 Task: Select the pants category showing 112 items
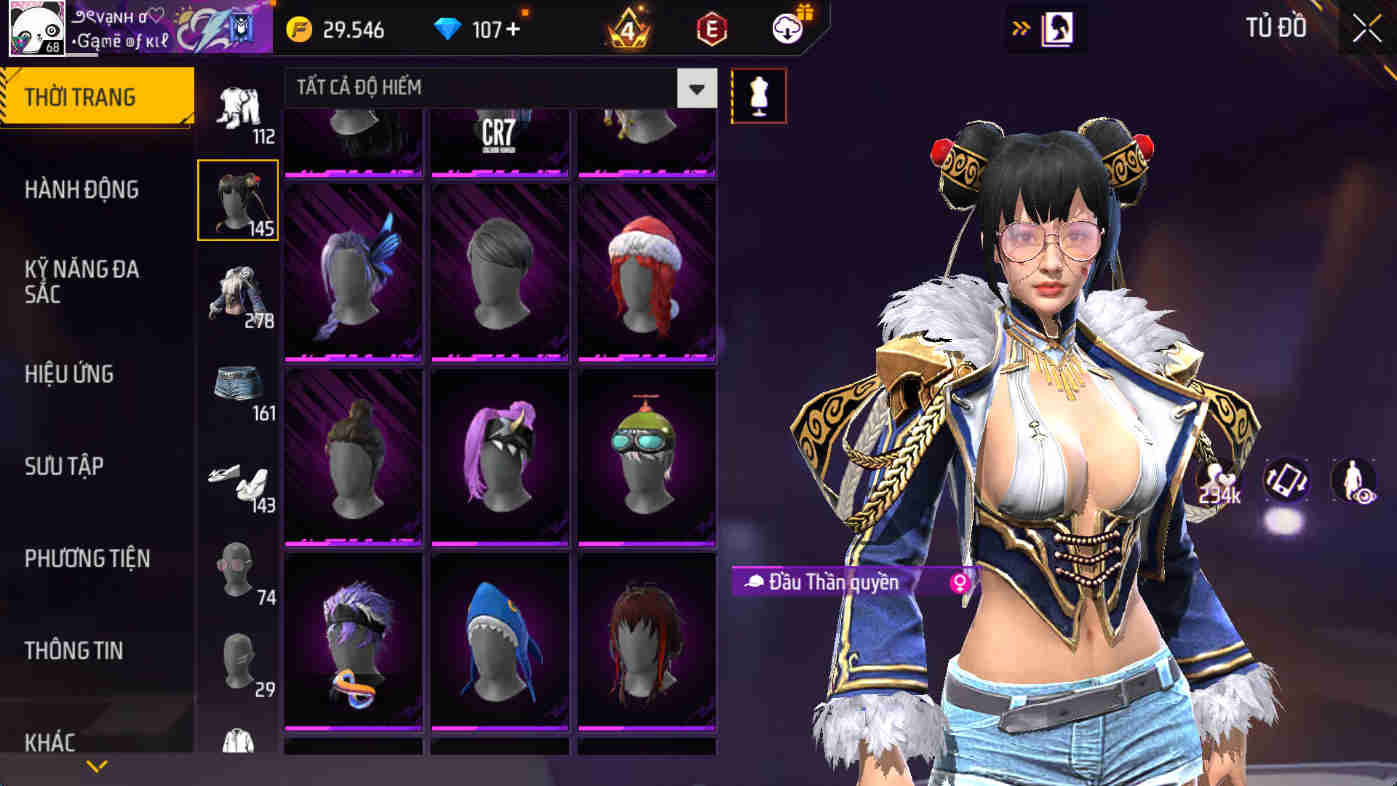(x=237, y=105)
